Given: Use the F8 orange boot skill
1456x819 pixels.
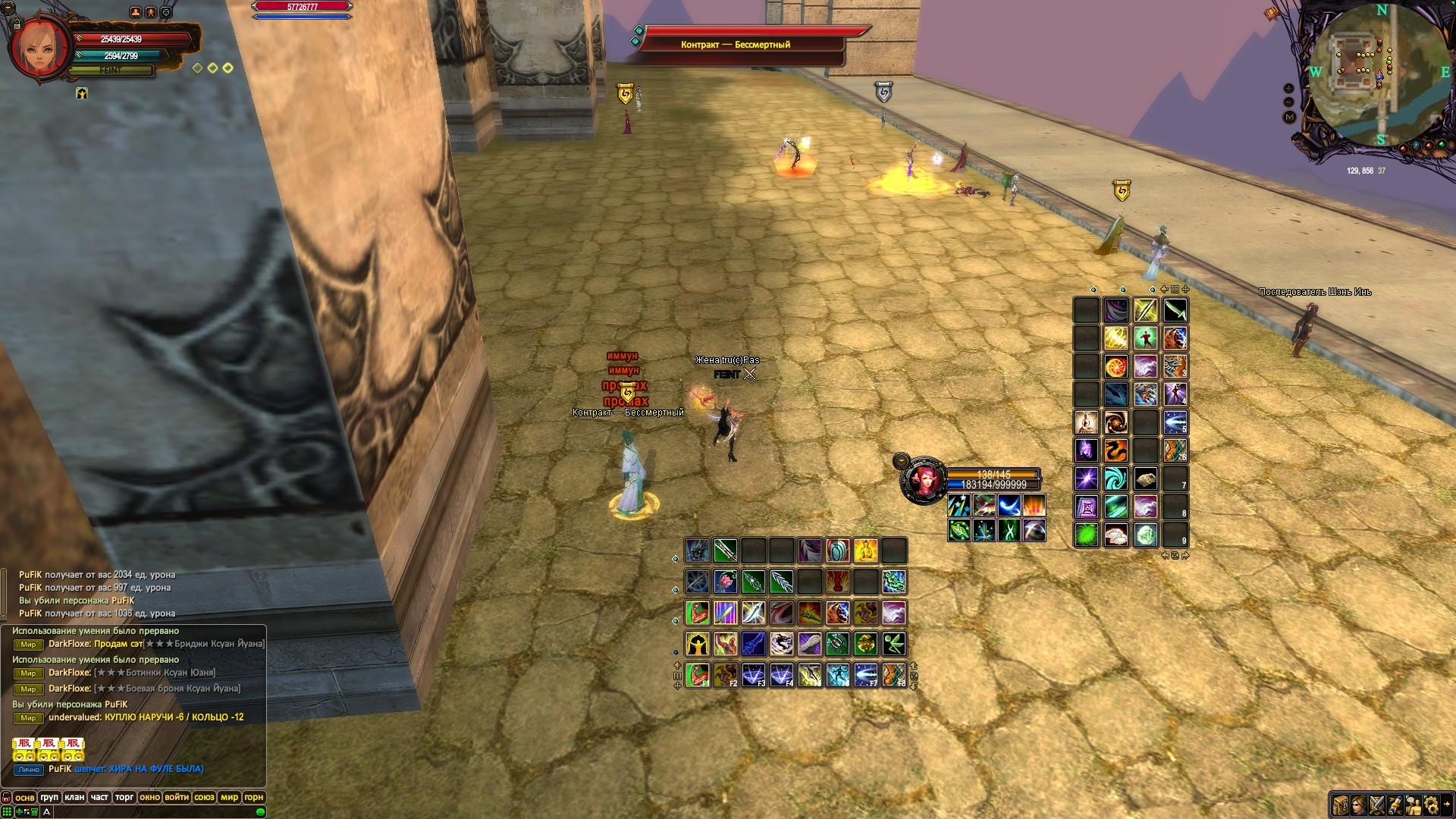Looking at the screenshot, I should pyautogui.click(x=893, y=674).
